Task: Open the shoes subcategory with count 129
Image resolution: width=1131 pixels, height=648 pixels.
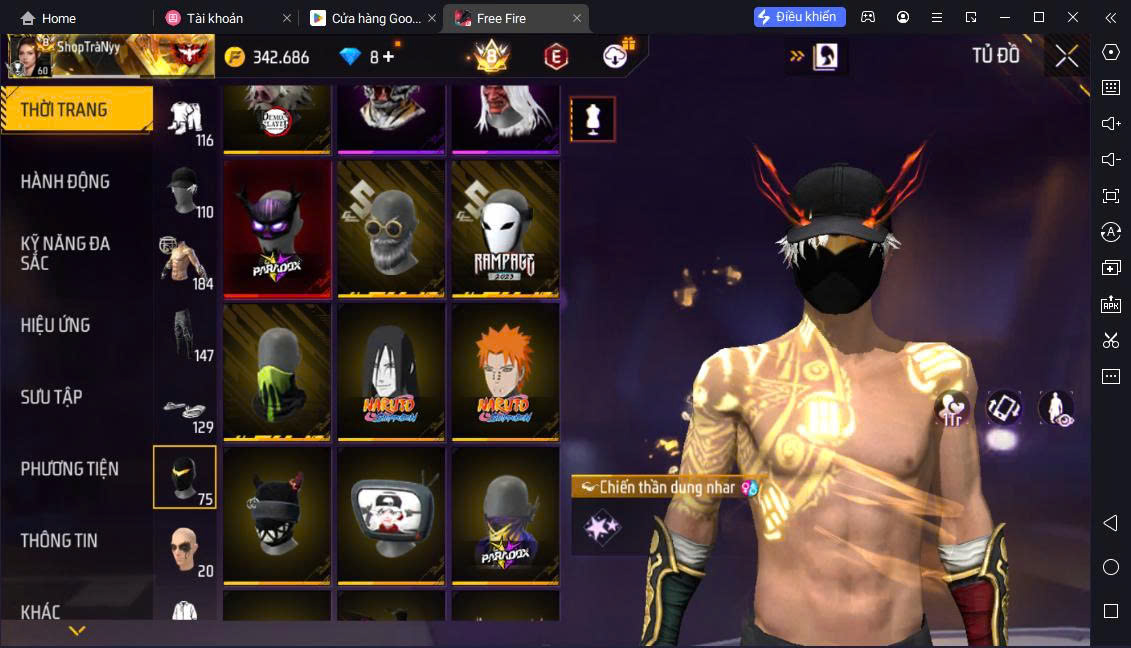Action: 185,410
